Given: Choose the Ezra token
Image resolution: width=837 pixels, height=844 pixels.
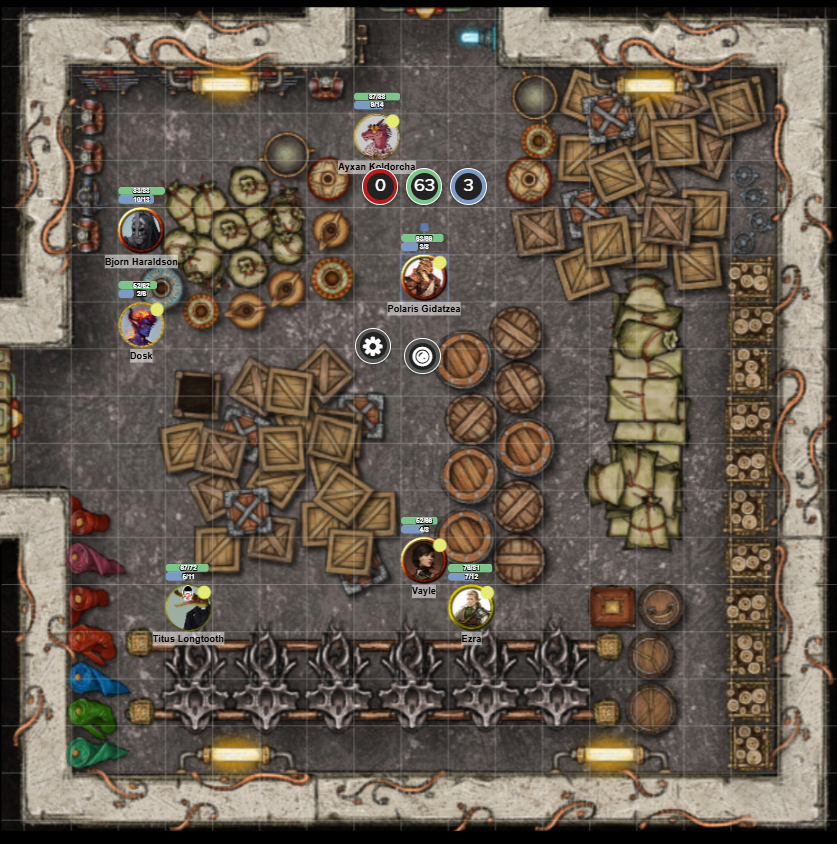Looking at the screenshot, I should click(x=470, y=606).
